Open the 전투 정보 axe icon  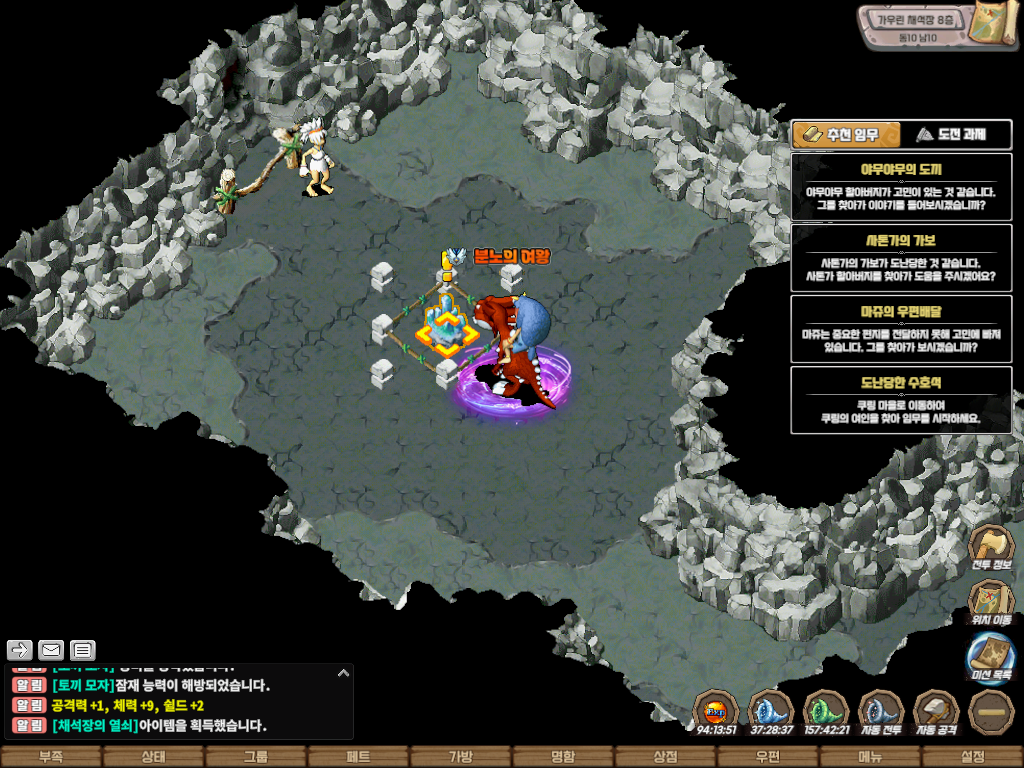tap(991, 548)
